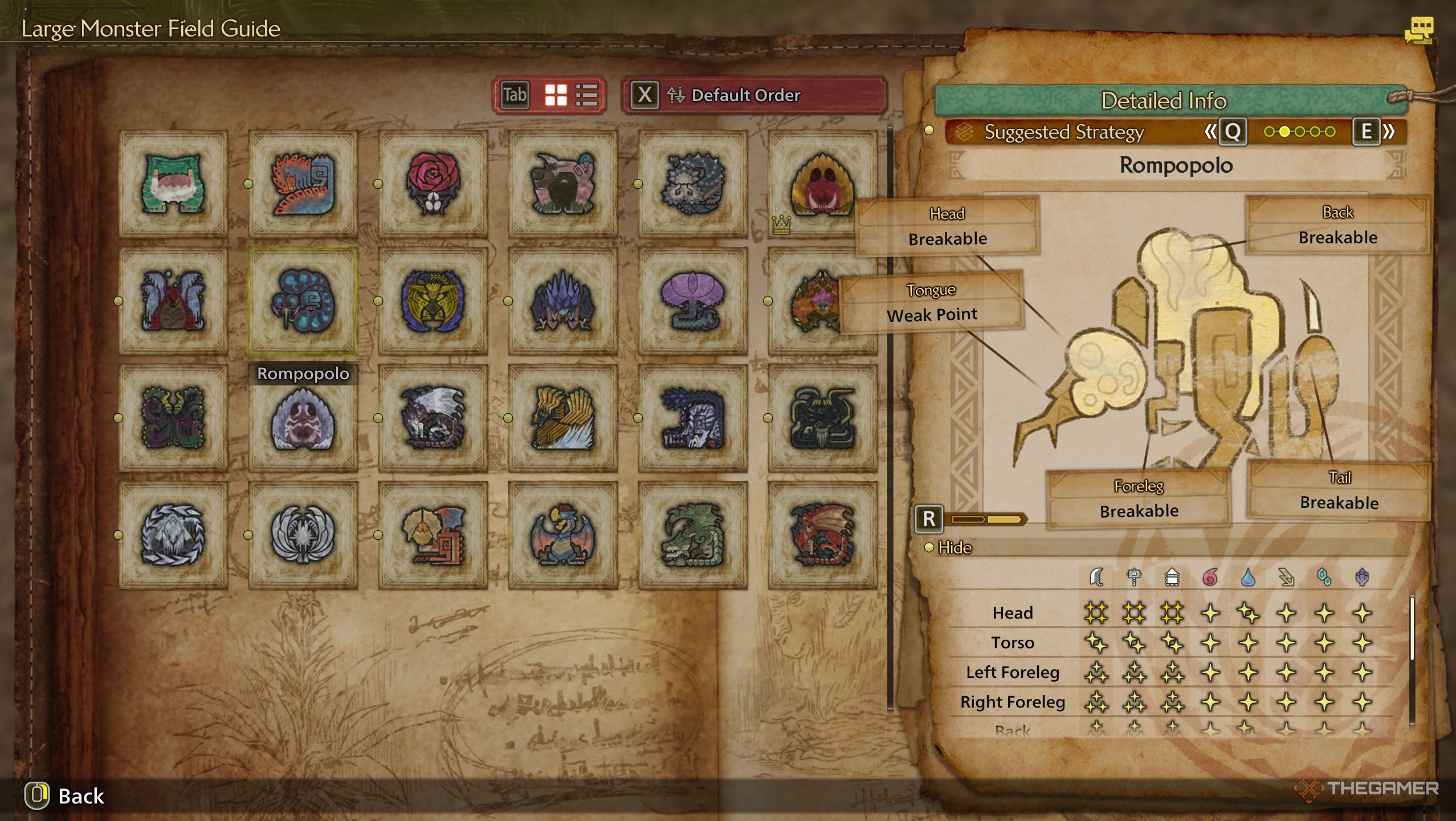
Task: Select the golden spider monster tile
Action: click(433, 301)
